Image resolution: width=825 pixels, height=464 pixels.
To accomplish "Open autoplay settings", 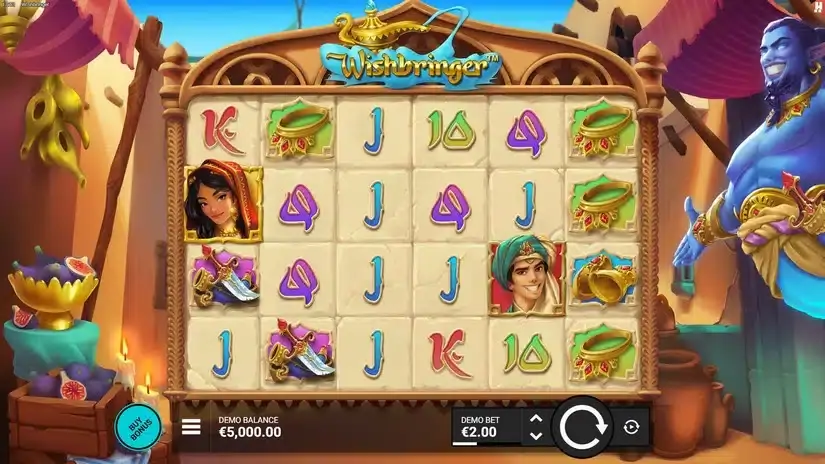I will [x=631, y=427].
